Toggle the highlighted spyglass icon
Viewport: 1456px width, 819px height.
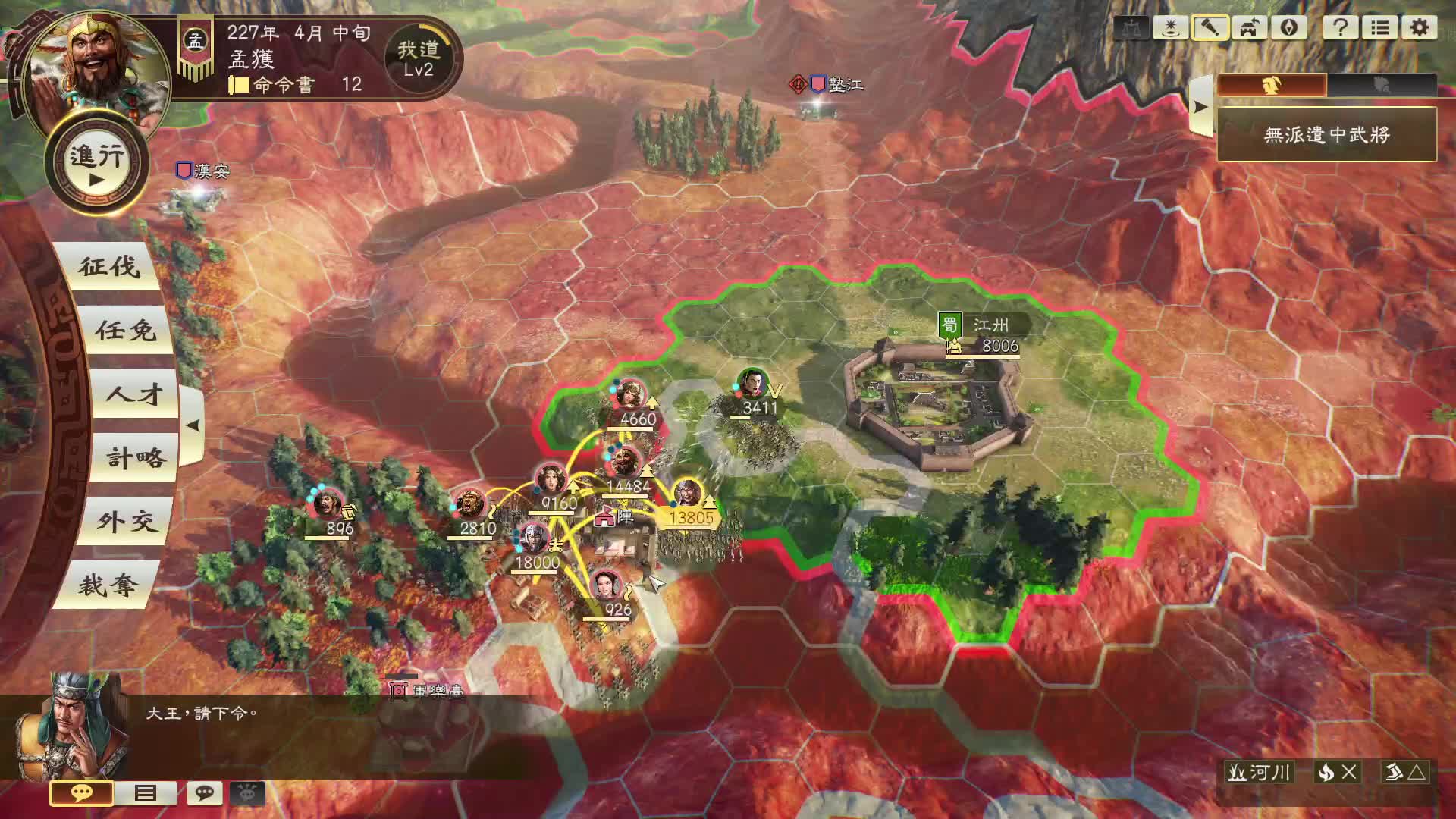[1210, 28]
